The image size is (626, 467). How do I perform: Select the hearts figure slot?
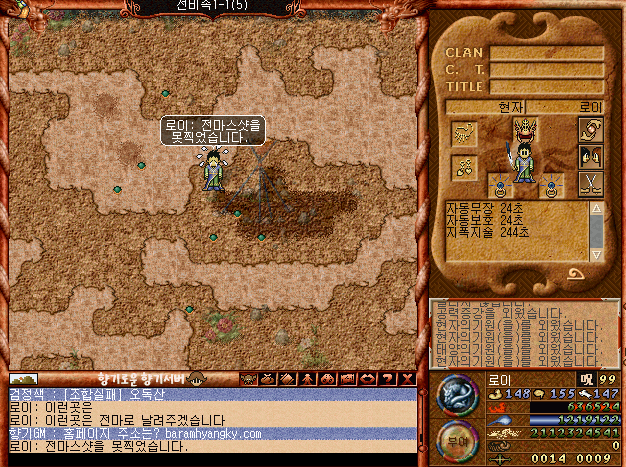[x=464, y=167]
